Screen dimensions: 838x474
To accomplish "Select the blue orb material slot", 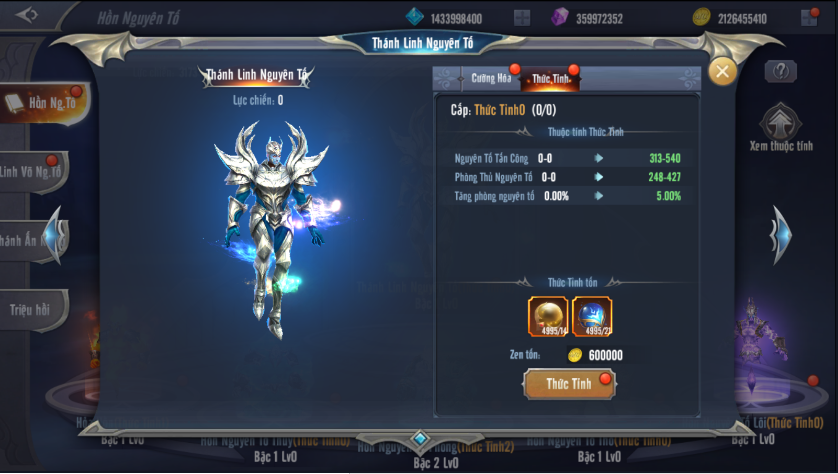I will coord(592,317).
